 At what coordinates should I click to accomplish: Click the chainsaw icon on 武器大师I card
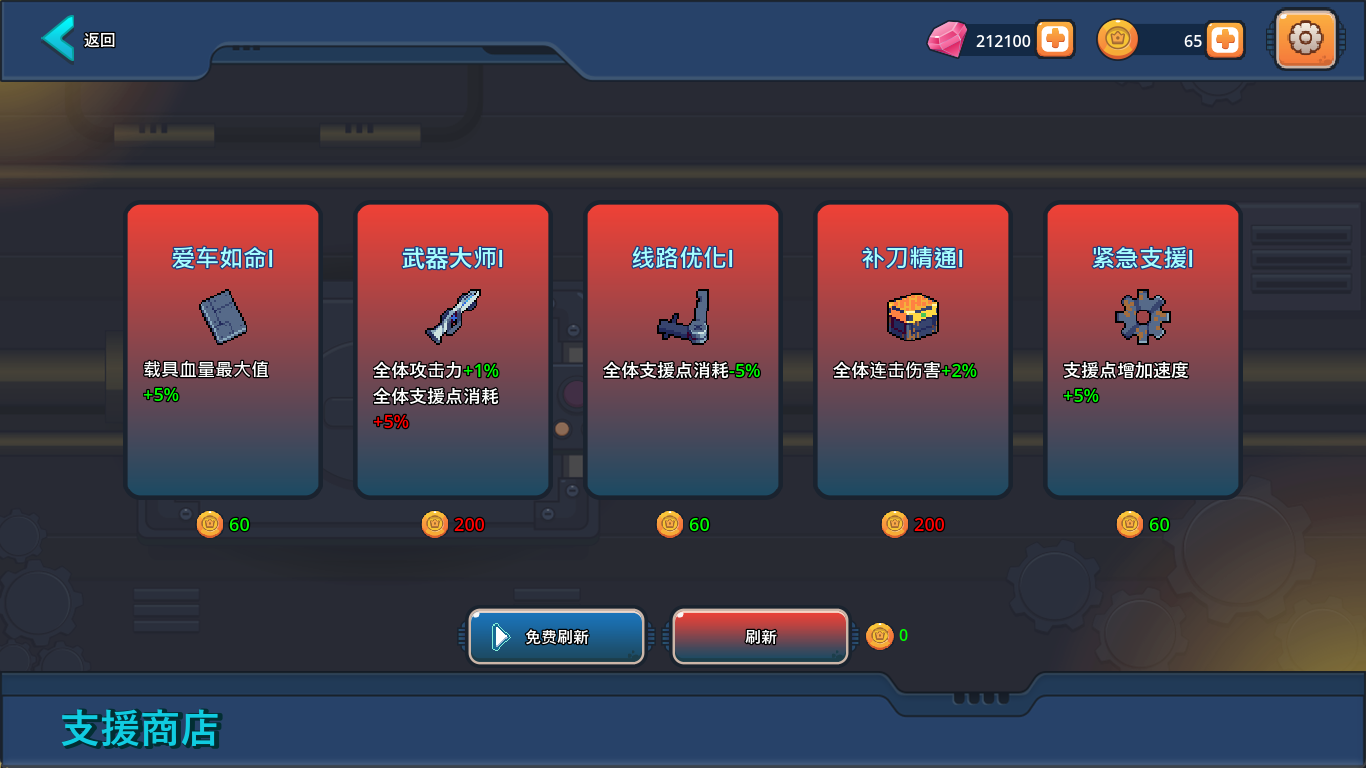452,315
